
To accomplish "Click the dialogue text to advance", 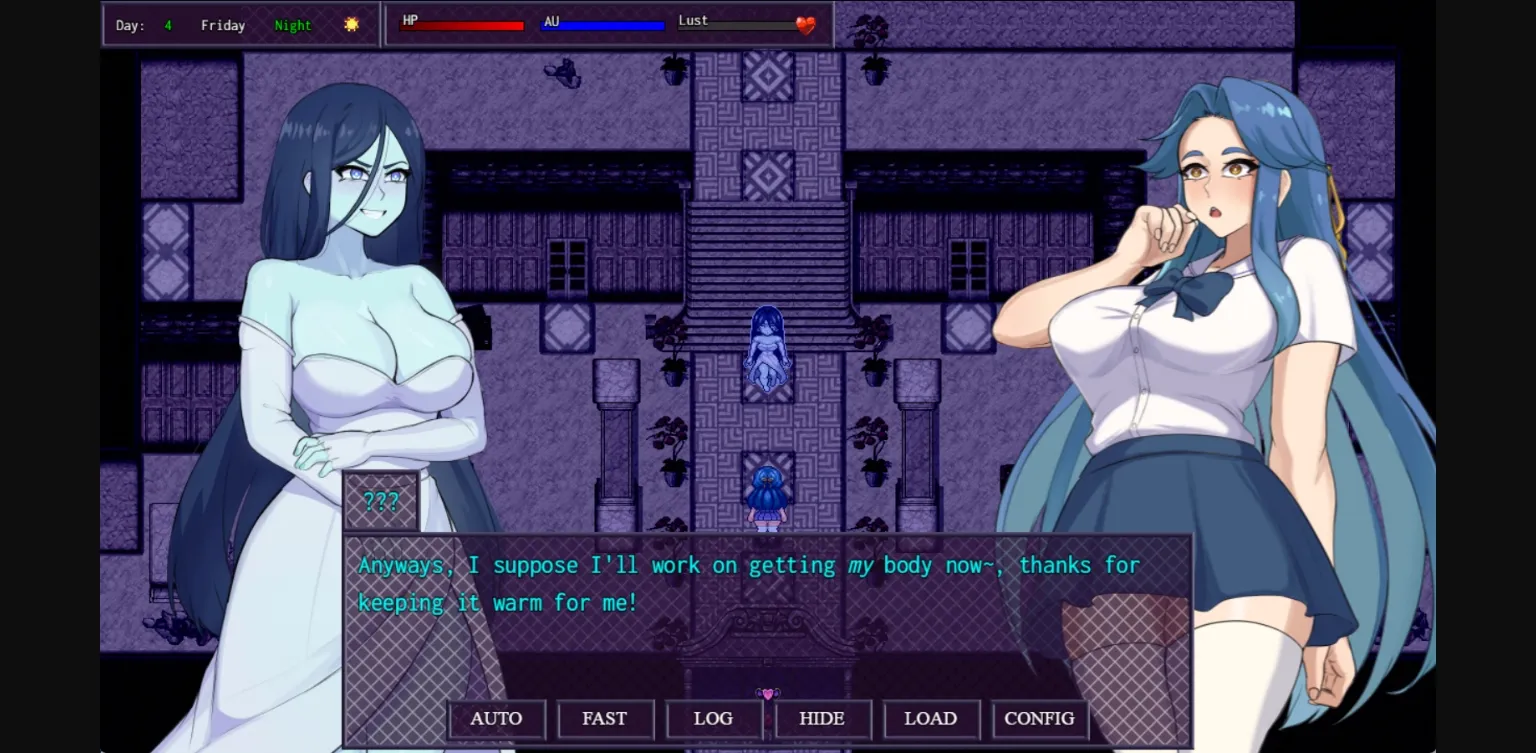I will 748,583.
